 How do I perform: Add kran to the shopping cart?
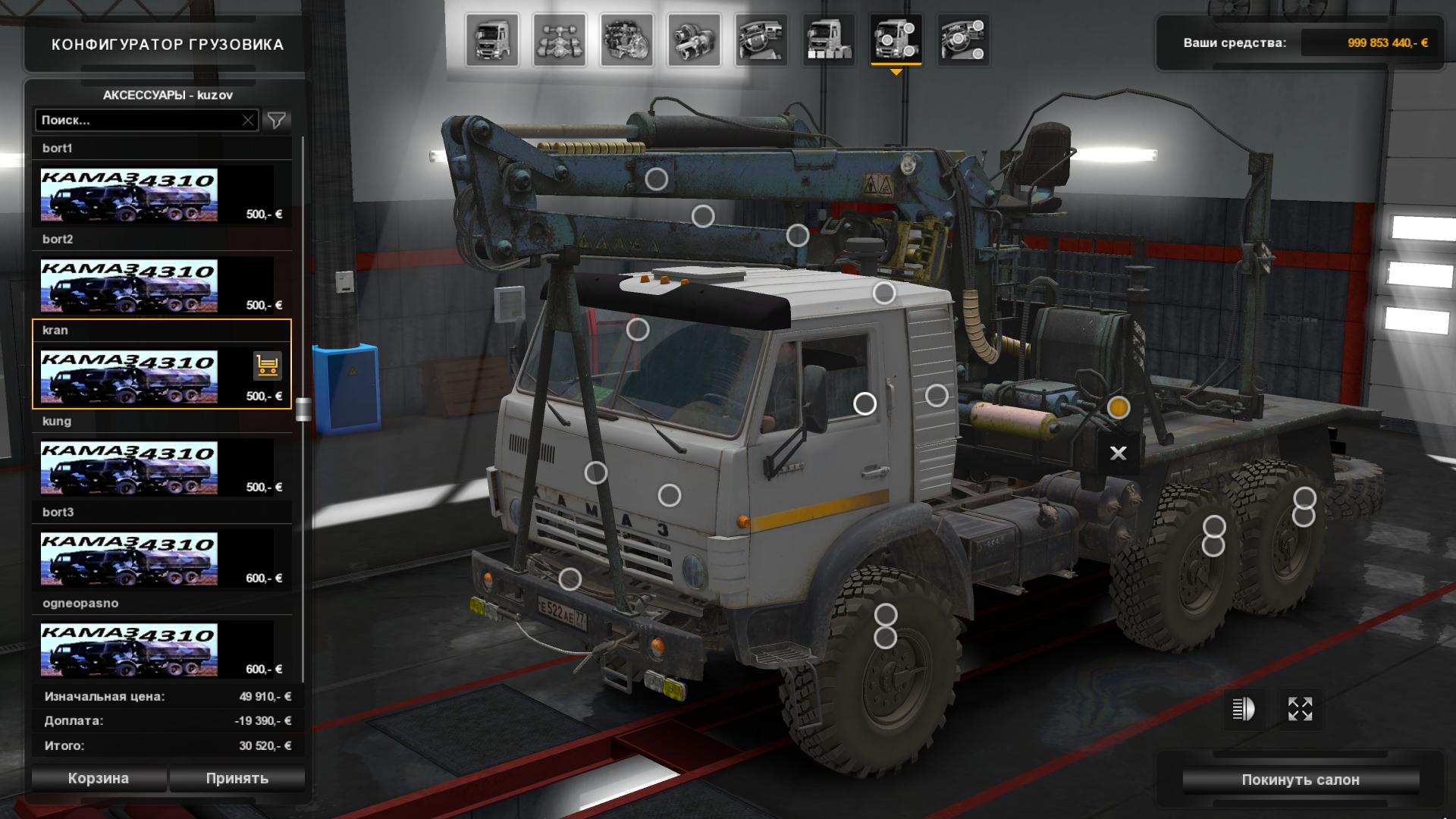point(267,366)
